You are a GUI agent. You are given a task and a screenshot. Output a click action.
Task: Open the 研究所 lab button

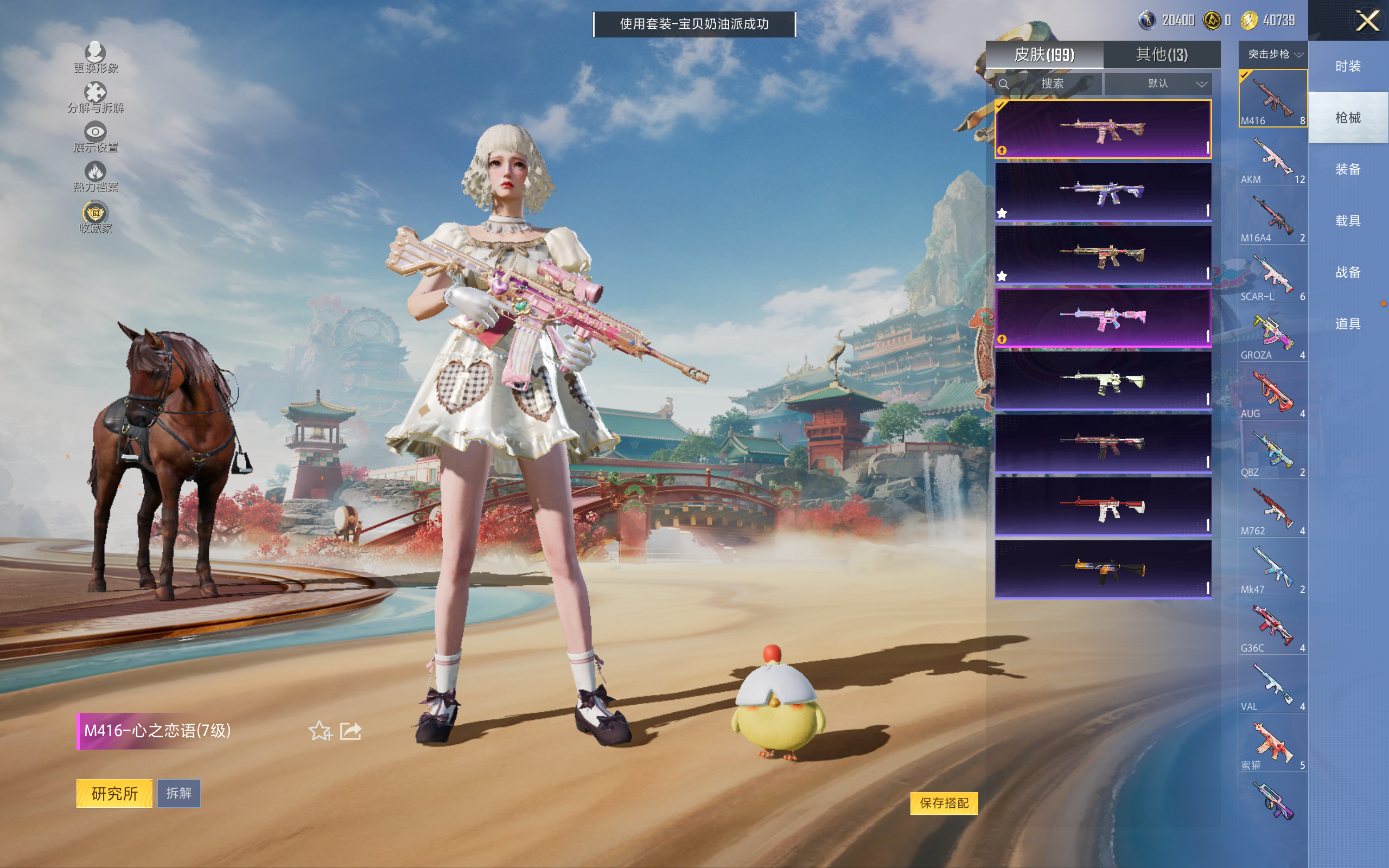tap(114, 793)
